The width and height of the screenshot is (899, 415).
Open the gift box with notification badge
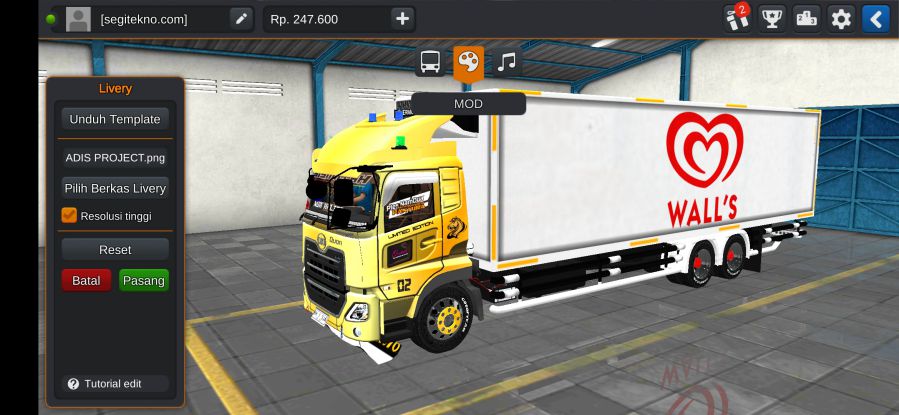736,18
